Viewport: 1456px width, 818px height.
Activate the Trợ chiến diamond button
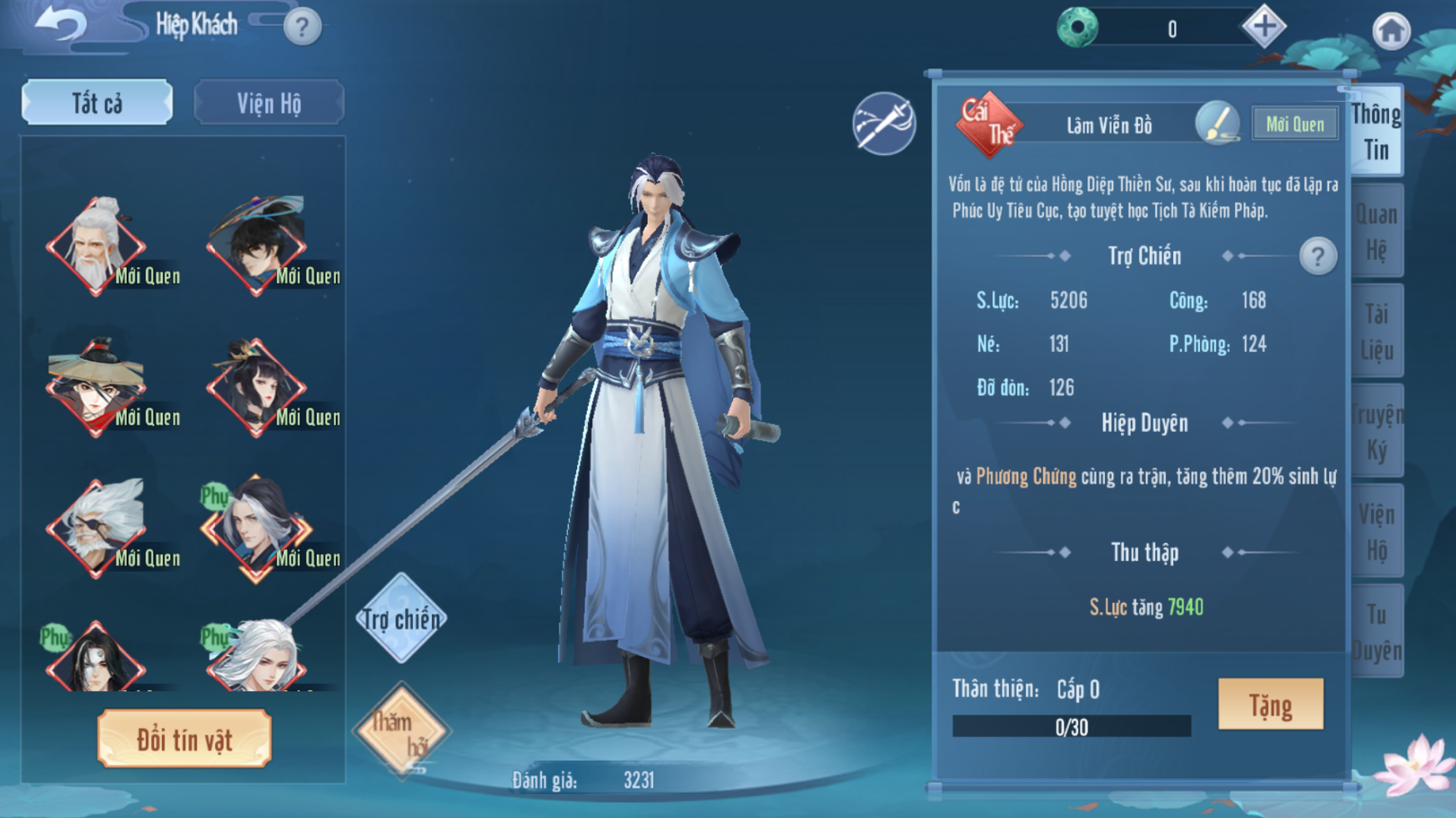(x=401, y=619)
